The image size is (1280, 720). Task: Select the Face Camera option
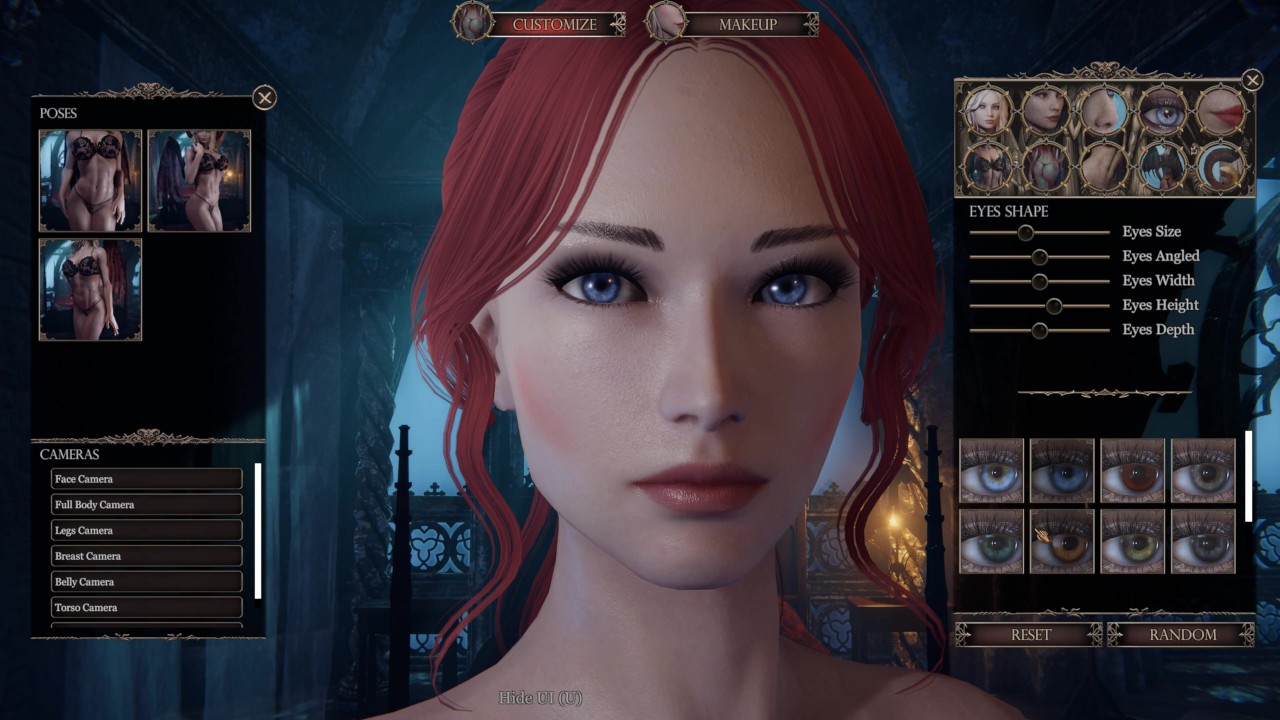tap(146, 479)
